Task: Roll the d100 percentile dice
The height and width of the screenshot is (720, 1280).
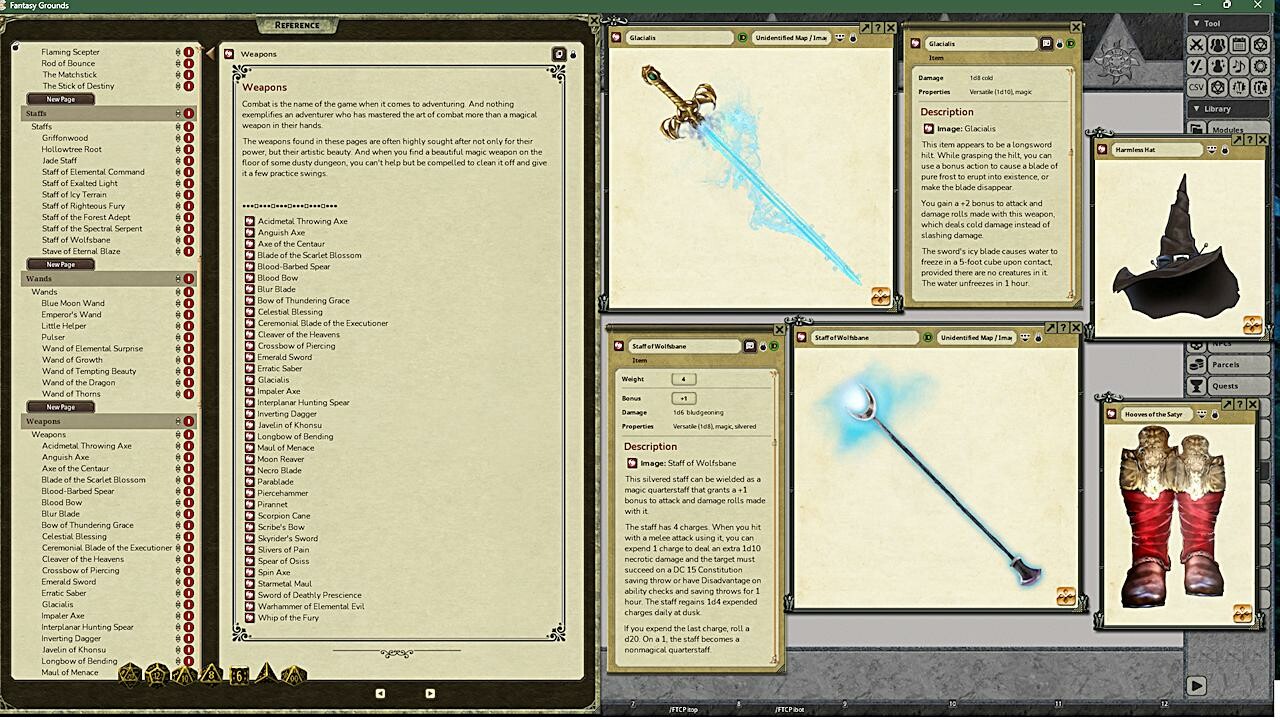Action: 293,678
